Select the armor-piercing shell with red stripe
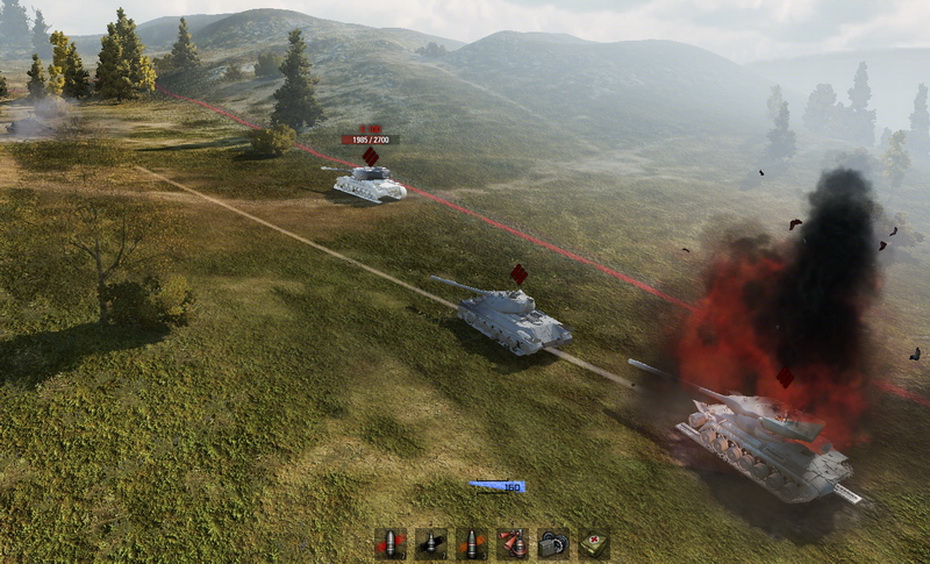930x564 pixels. tap(390, 543)
